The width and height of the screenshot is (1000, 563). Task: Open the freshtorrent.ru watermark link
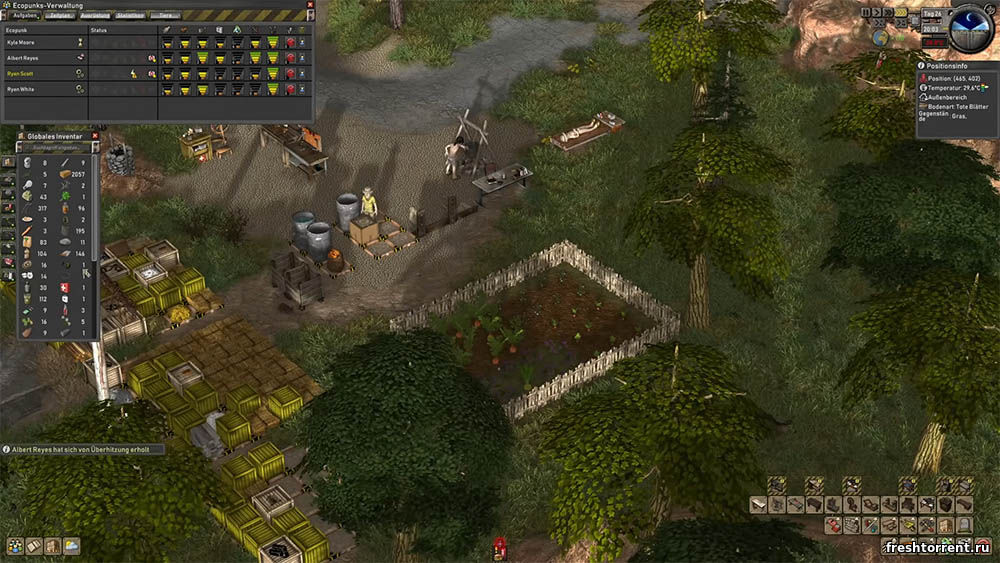coord(938,547)
